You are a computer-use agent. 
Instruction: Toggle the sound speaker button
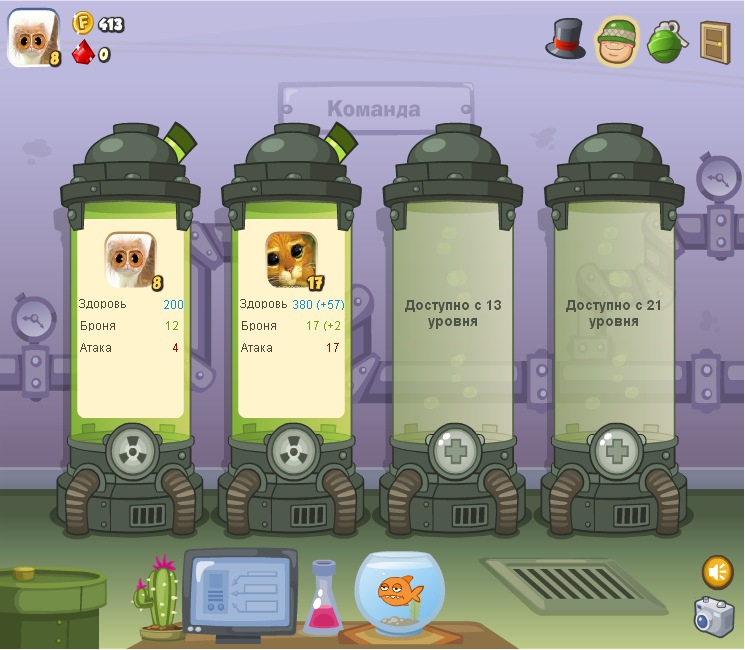717,571
